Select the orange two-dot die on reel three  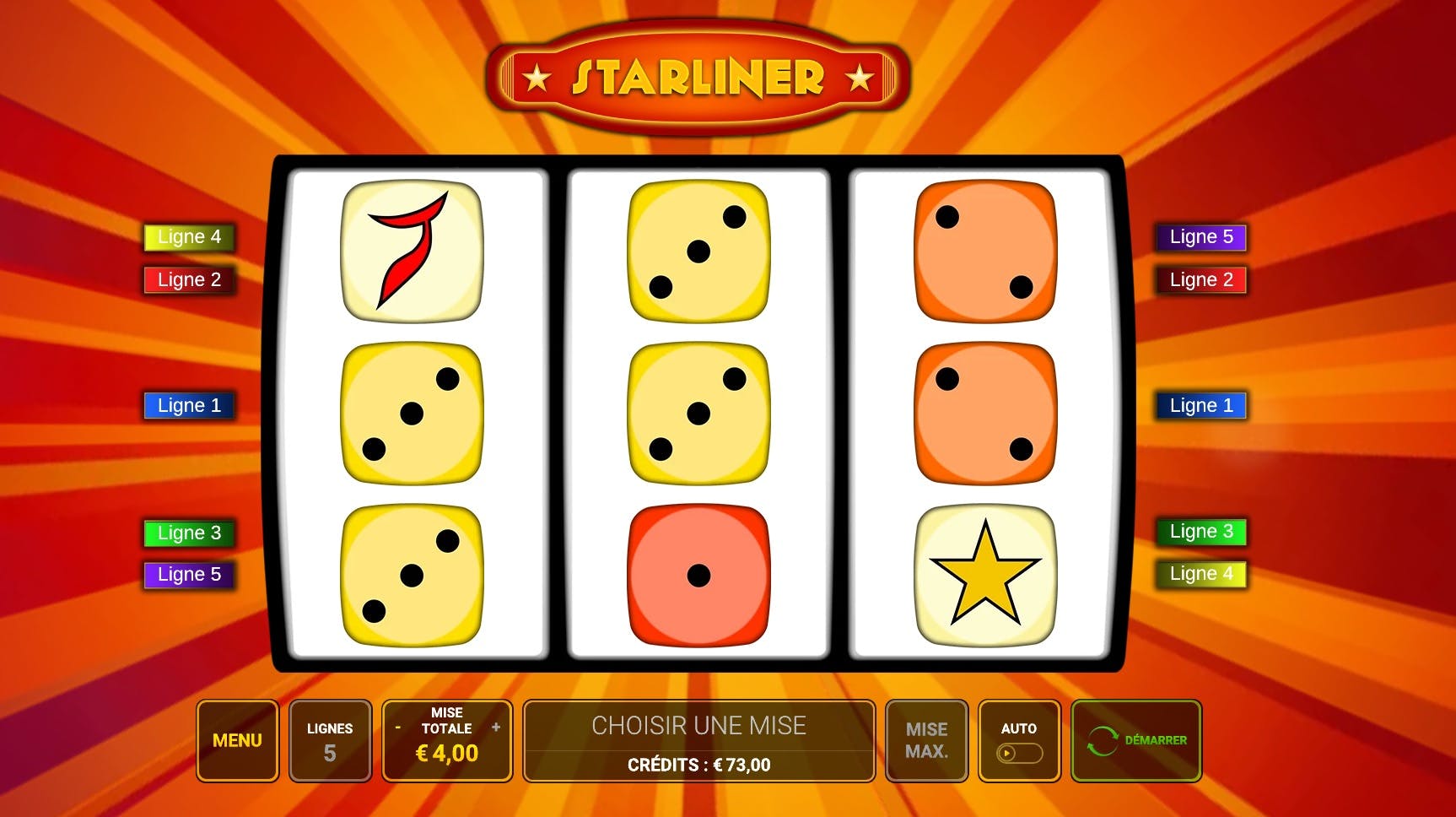click(985, 412)
